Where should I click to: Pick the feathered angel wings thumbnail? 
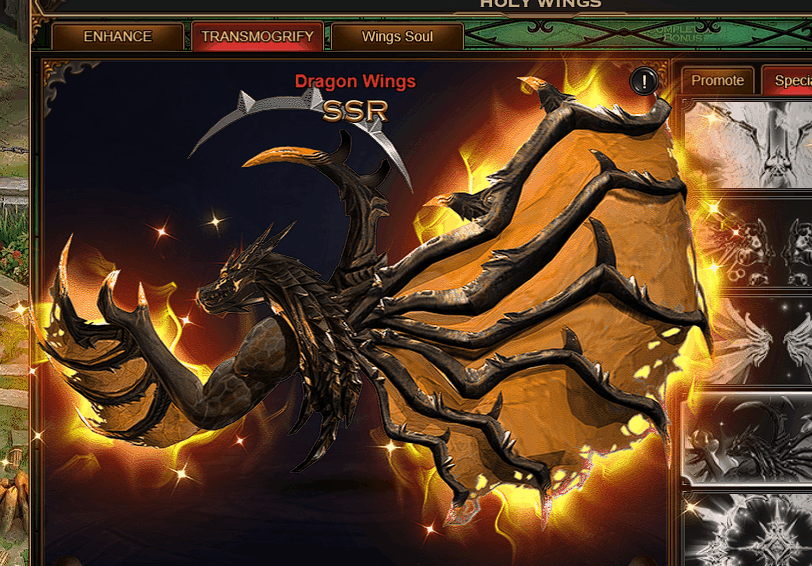(x=748, y=340)
